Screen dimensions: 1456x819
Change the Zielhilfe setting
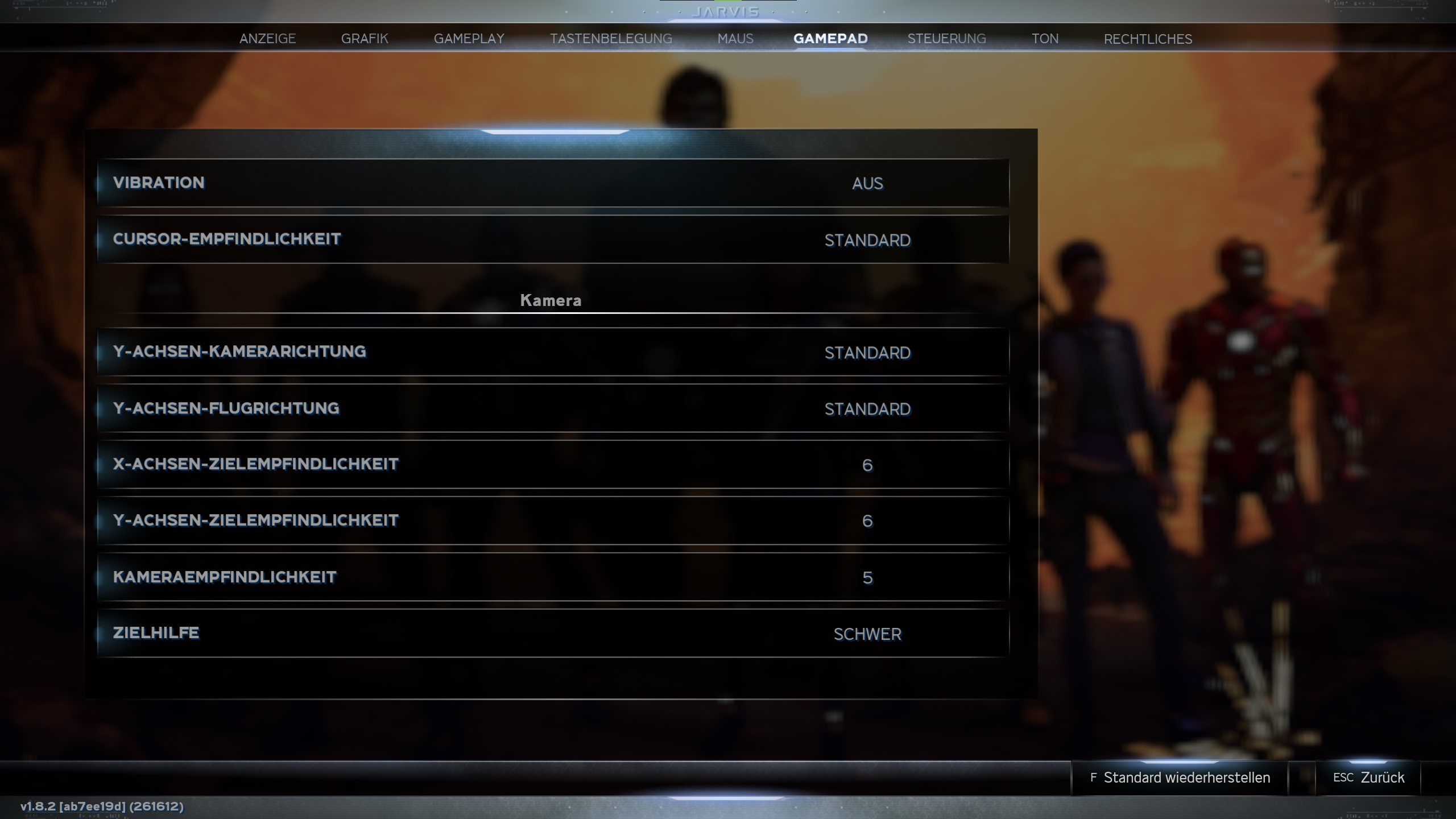pyautogui.click(x=553, y=634)
